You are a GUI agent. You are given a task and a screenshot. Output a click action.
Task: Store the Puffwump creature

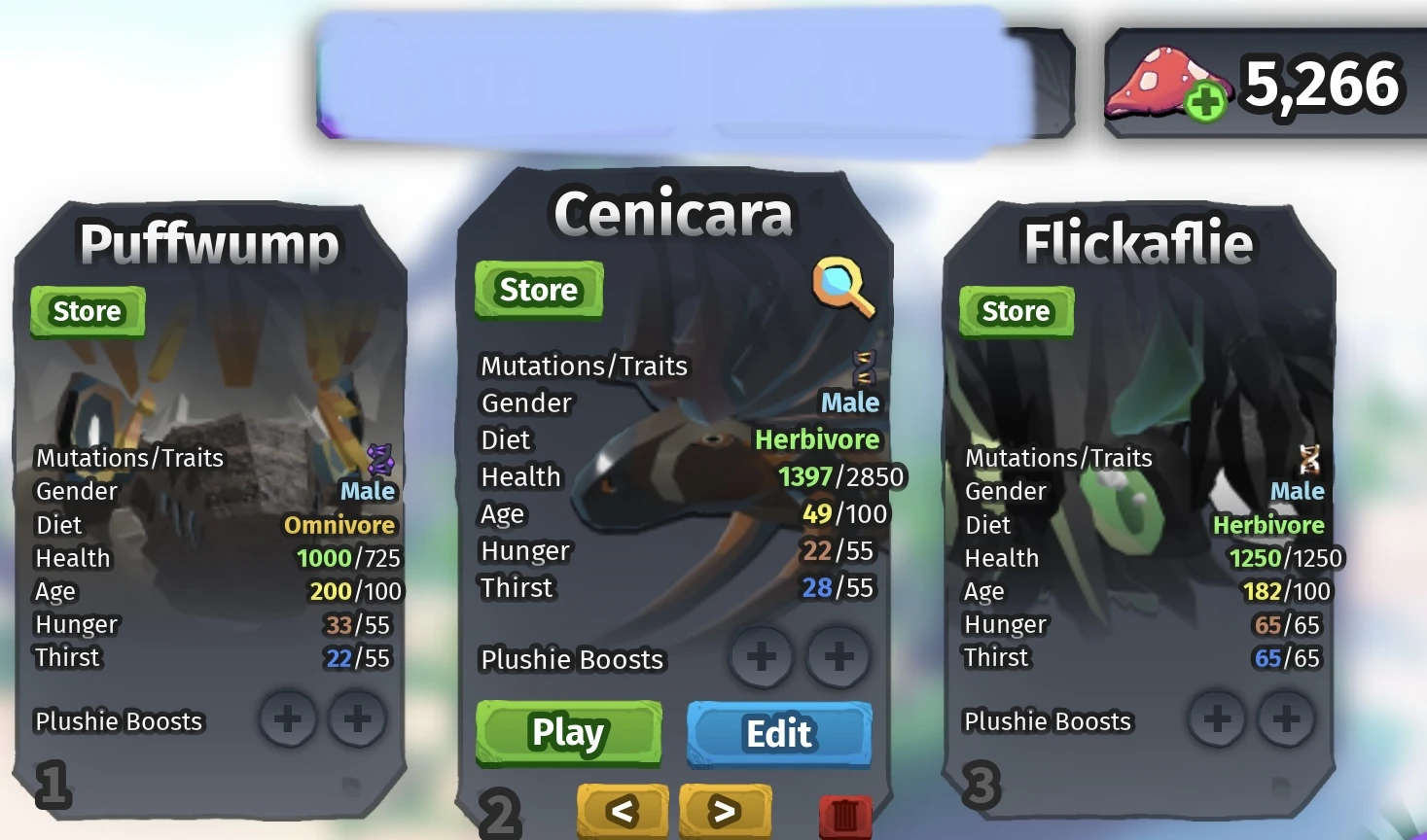87,311
